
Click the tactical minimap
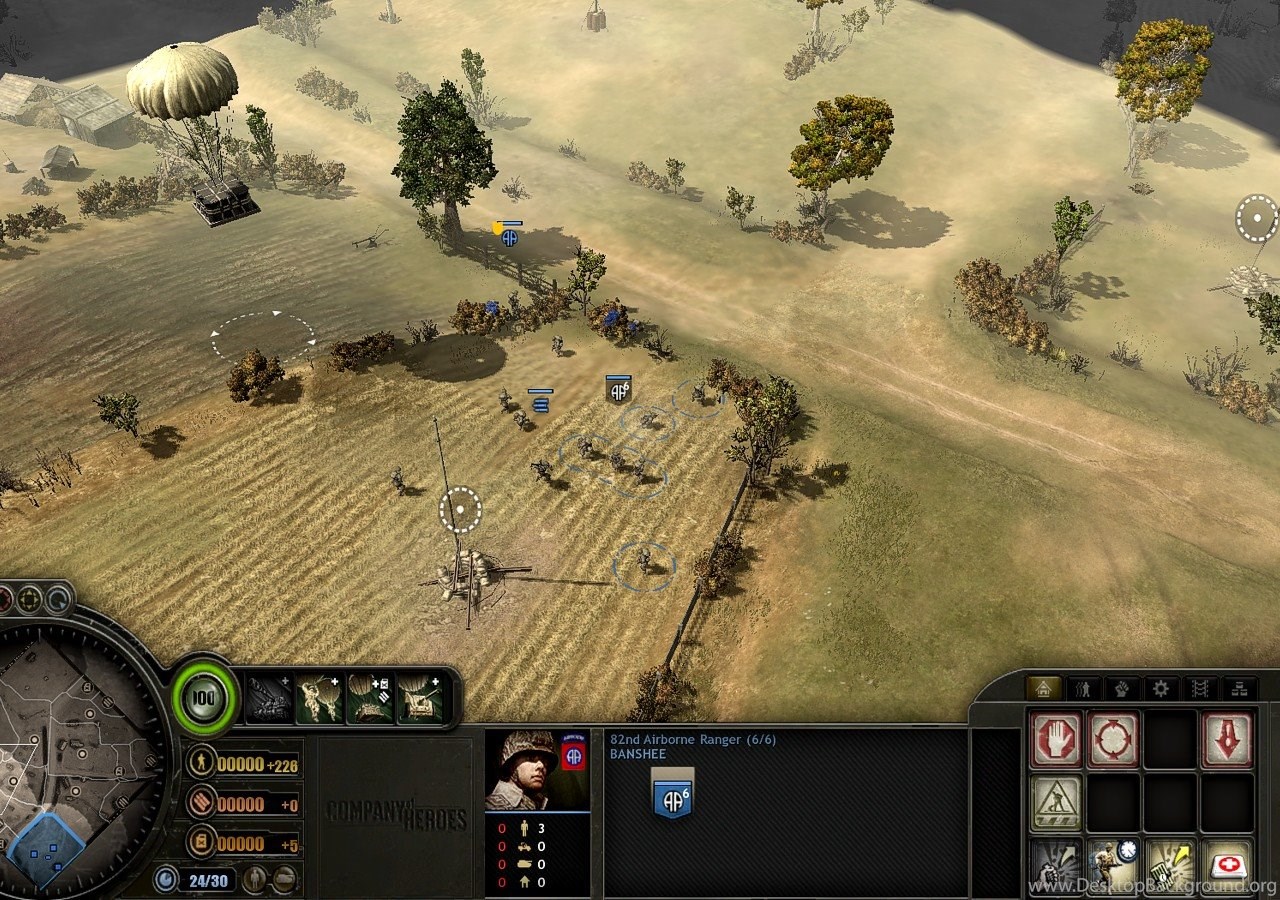click(75, 760)
